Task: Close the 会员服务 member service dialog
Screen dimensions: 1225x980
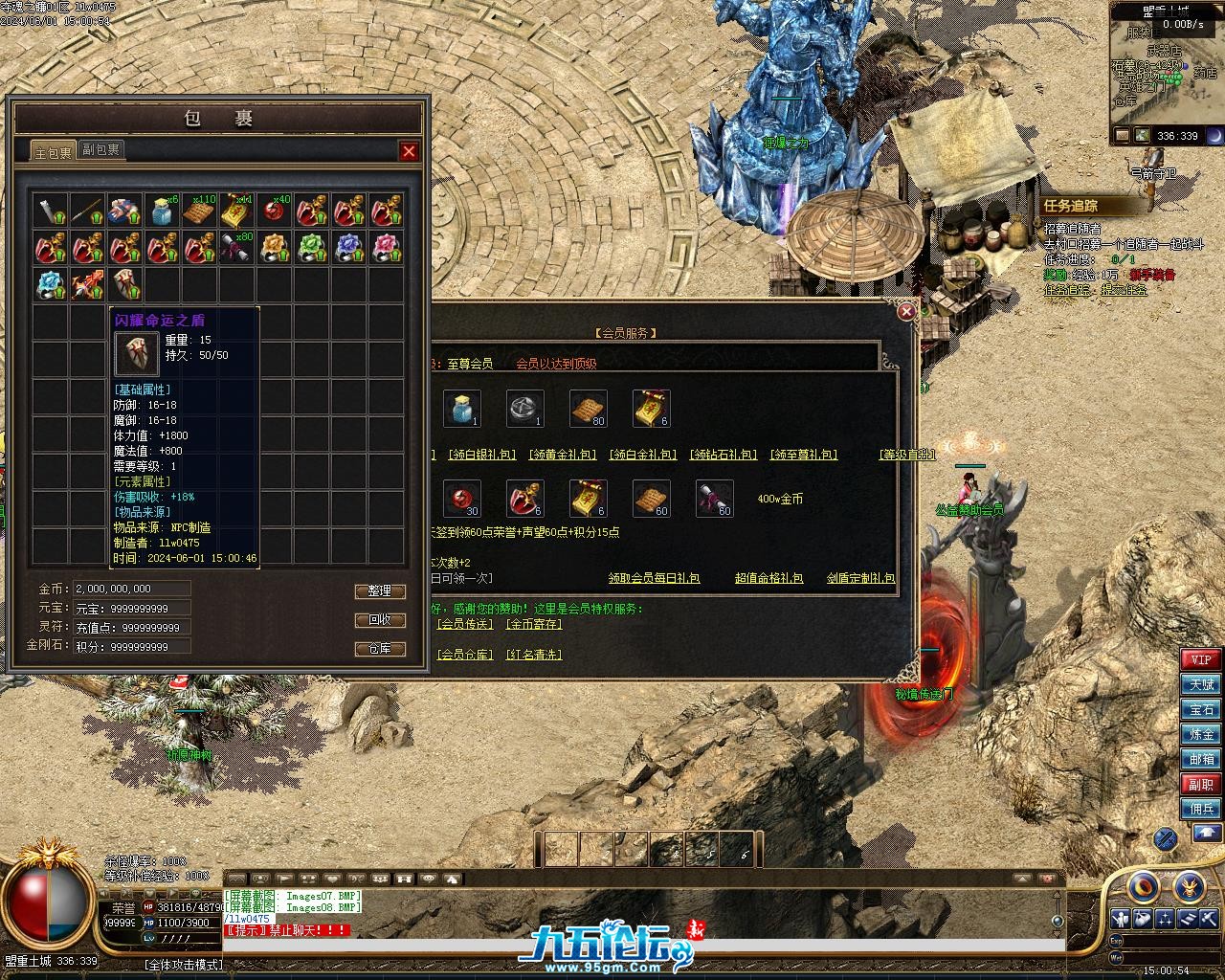Action: (906, 311)
